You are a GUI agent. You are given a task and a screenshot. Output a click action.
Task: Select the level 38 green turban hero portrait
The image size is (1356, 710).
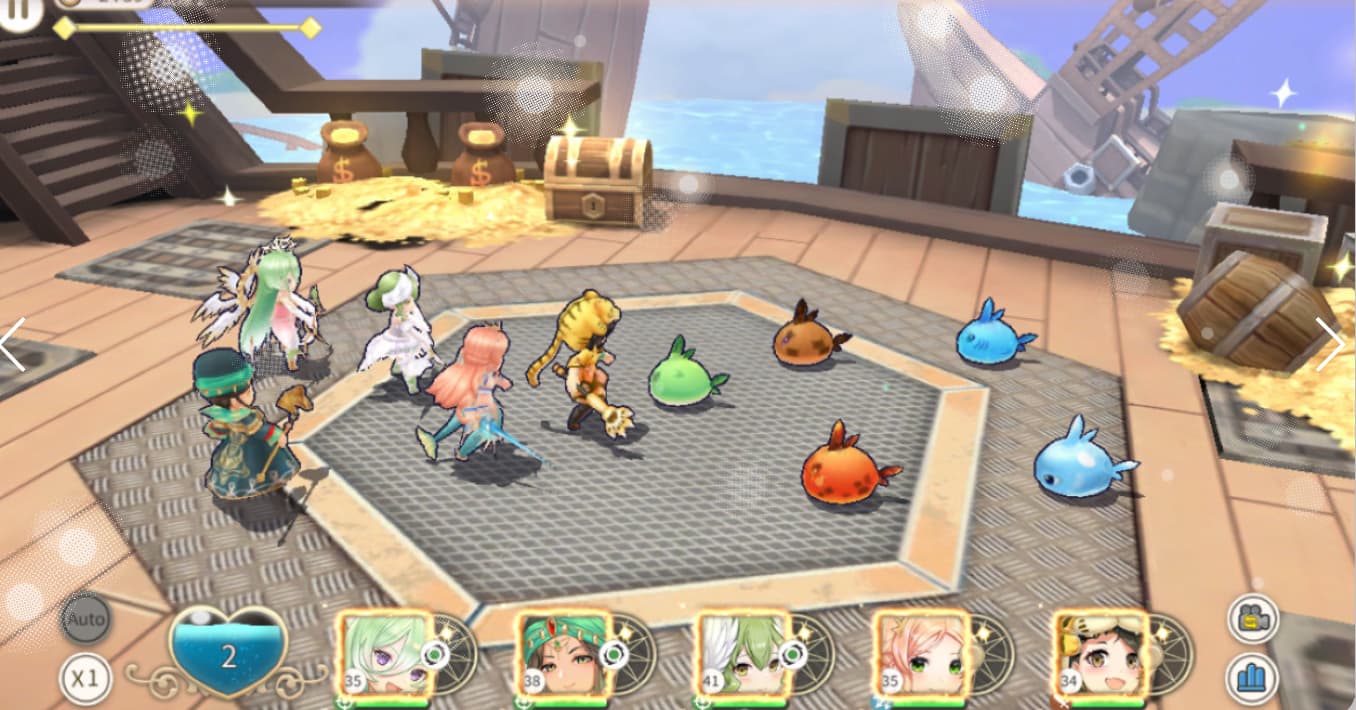click(564, 654)
